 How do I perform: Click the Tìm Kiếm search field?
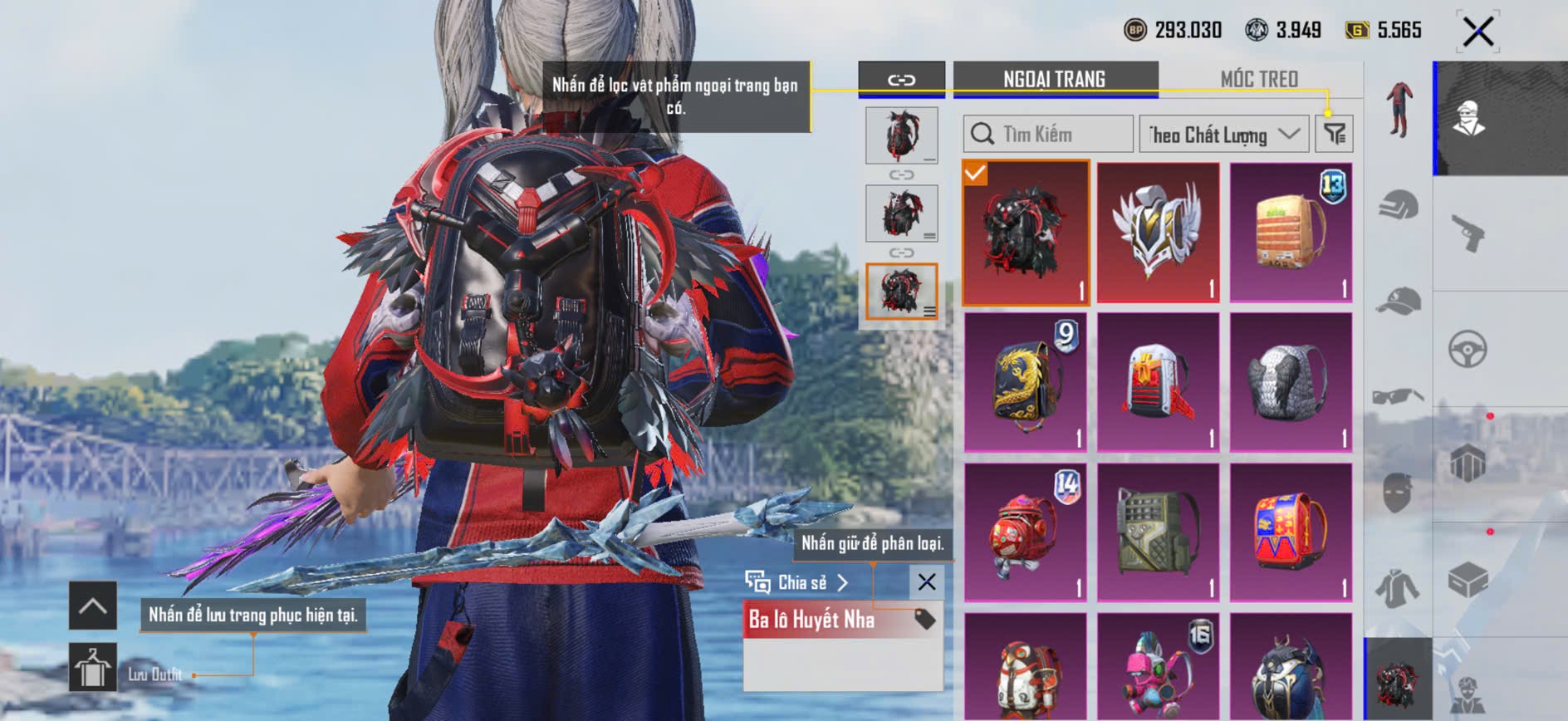tap(1048, 134)
